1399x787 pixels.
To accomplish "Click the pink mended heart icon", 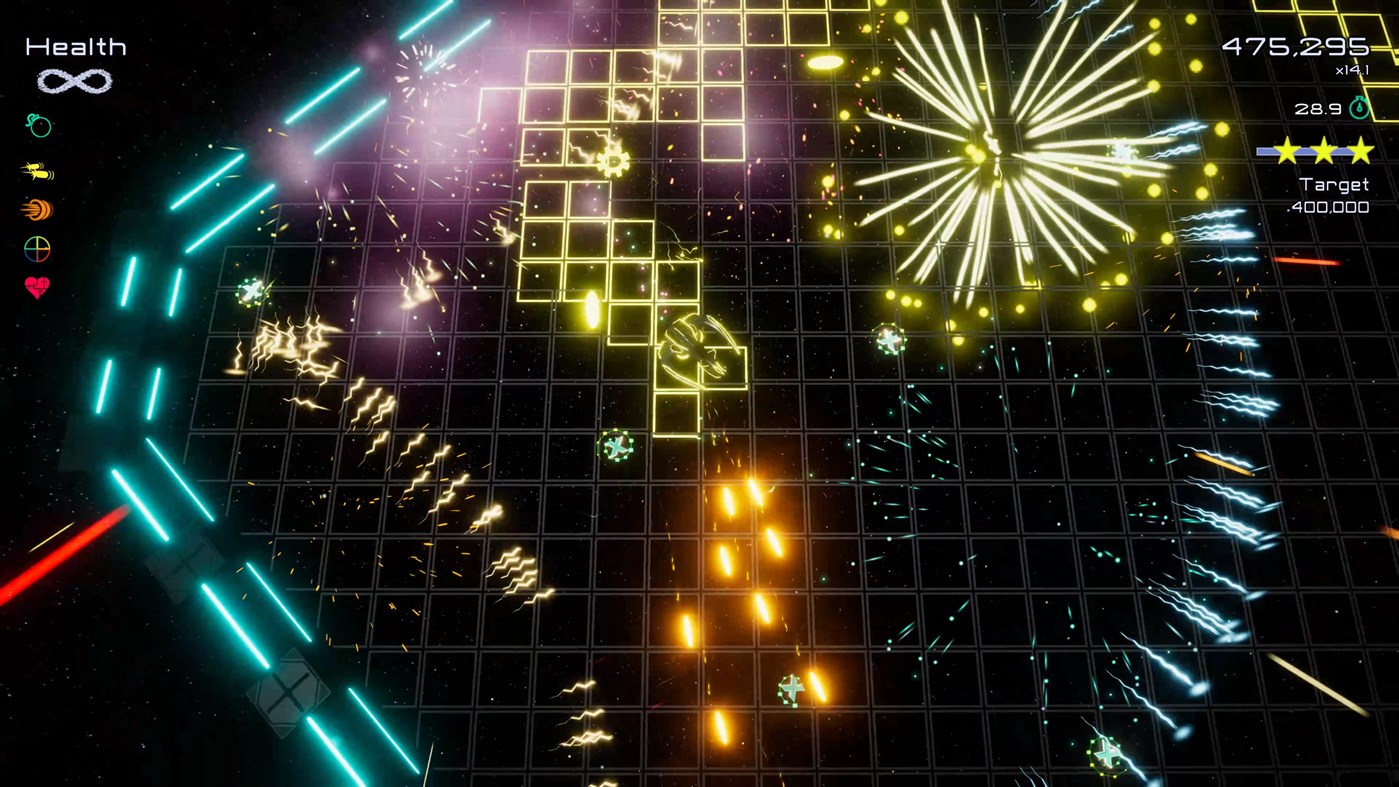I will [x=36, y=288].
